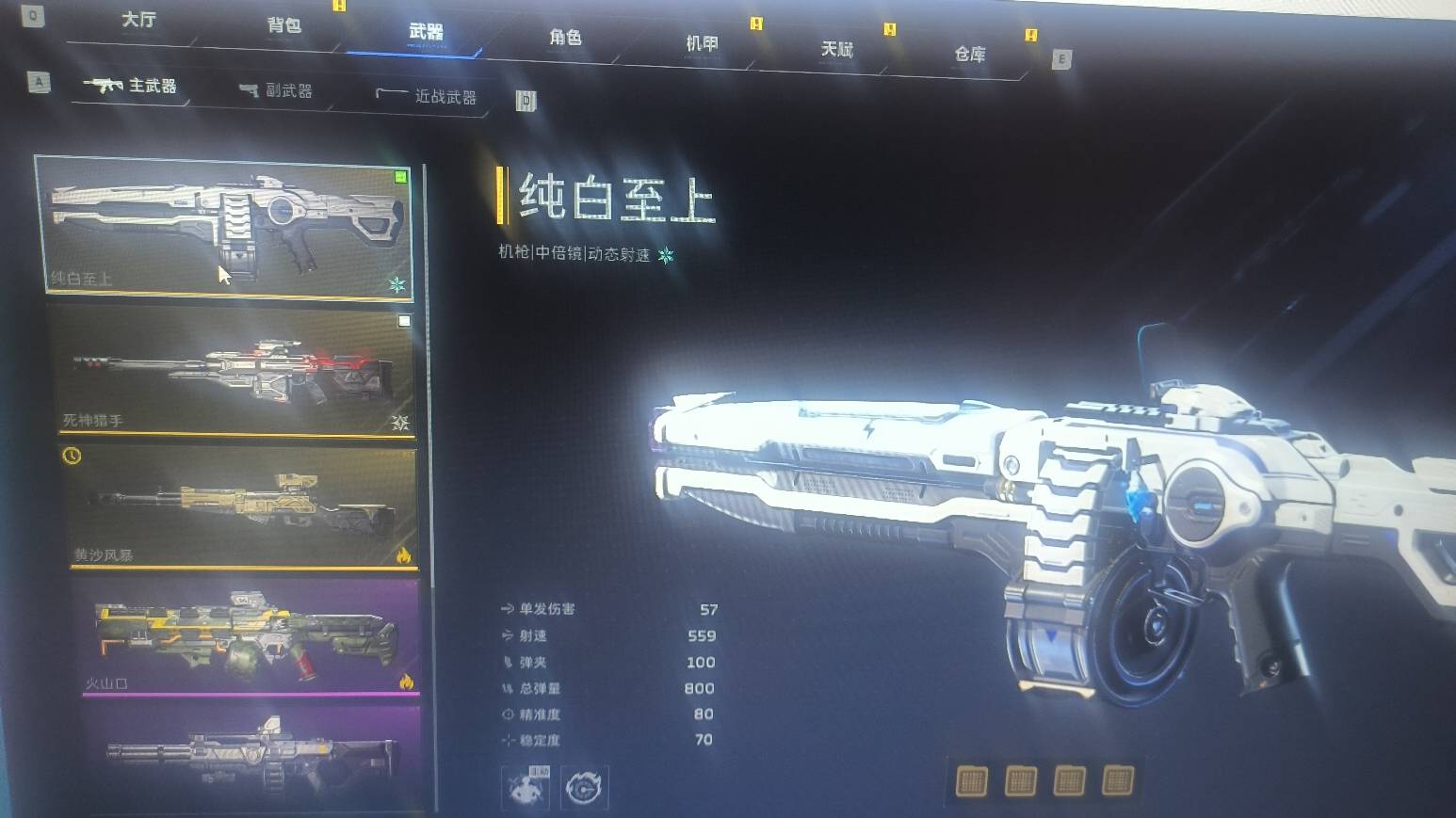Open the 仓库 section

pyautogui.click(x=969, y=55)
